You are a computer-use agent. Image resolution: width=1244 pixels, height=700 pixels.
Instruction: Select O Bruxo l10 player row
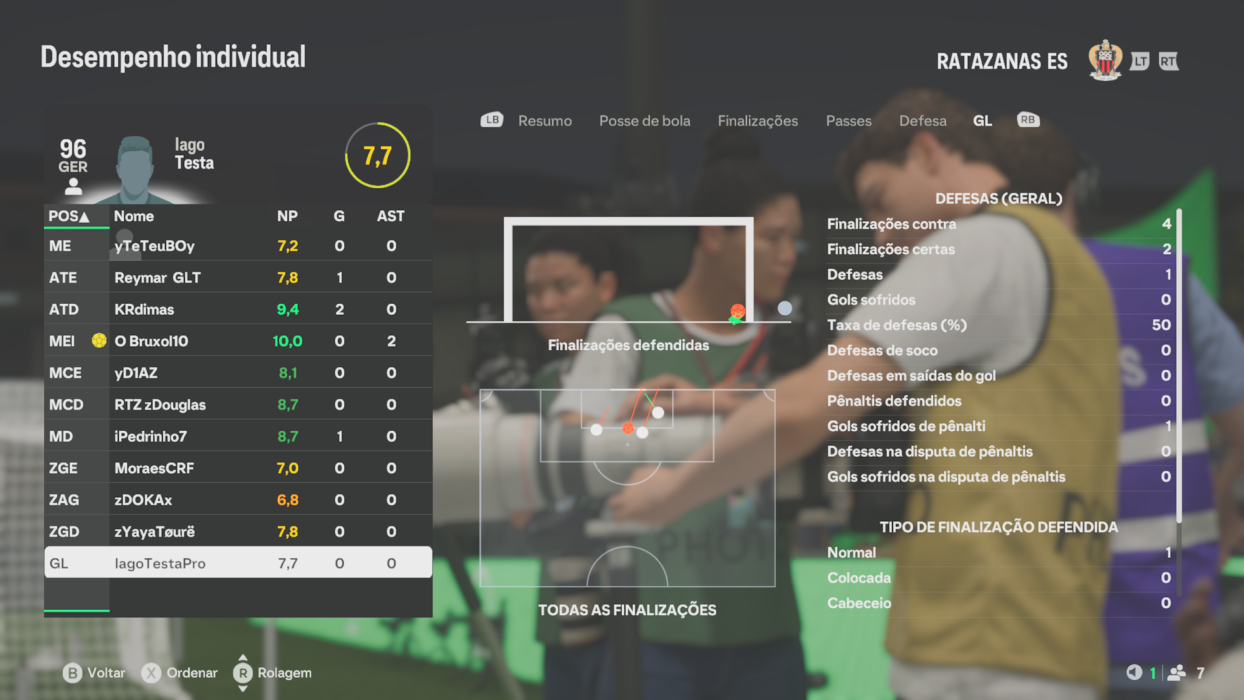238,342
